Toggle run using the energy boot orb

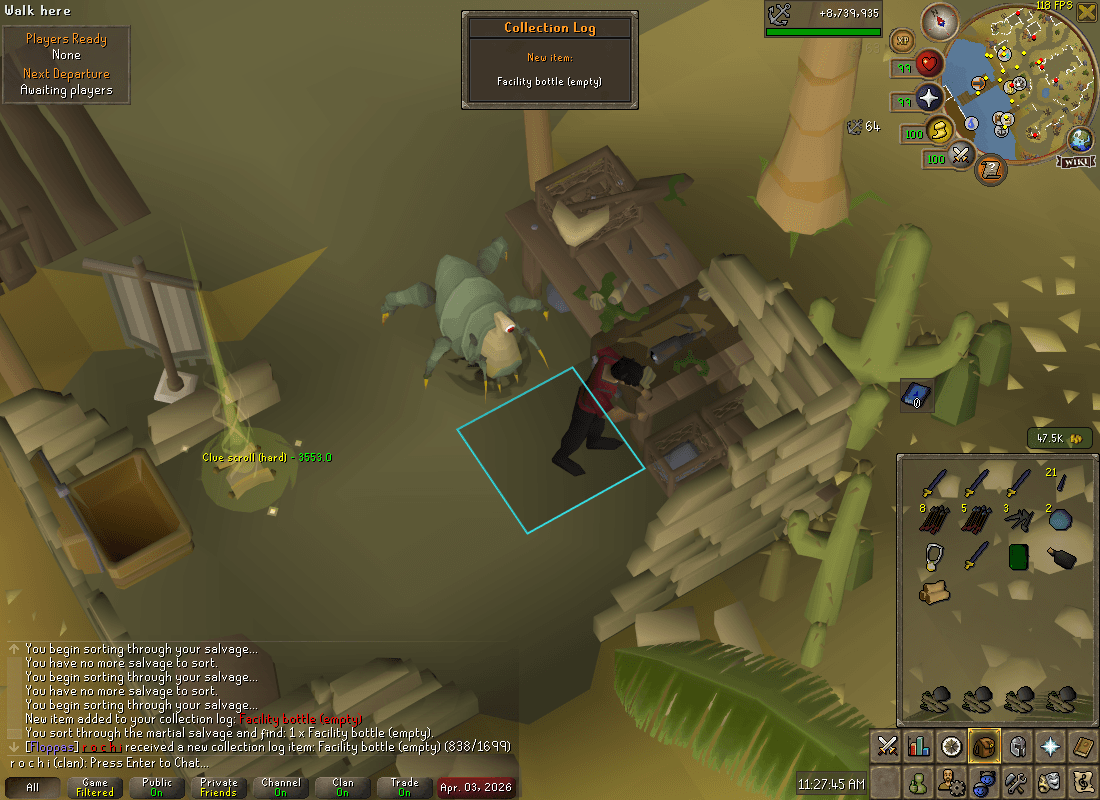tap(940, 130)
